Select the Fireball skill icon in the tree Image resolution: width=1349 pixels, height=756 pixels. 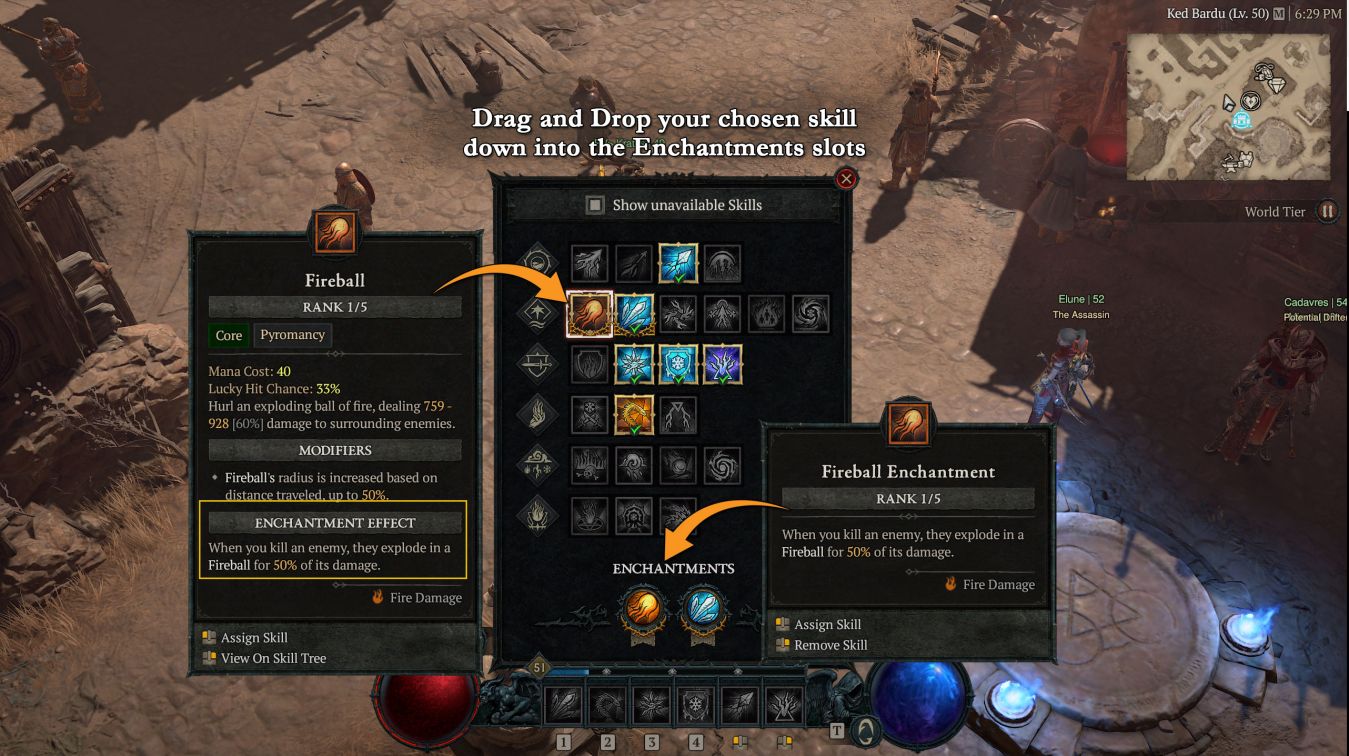coord(591,311)
